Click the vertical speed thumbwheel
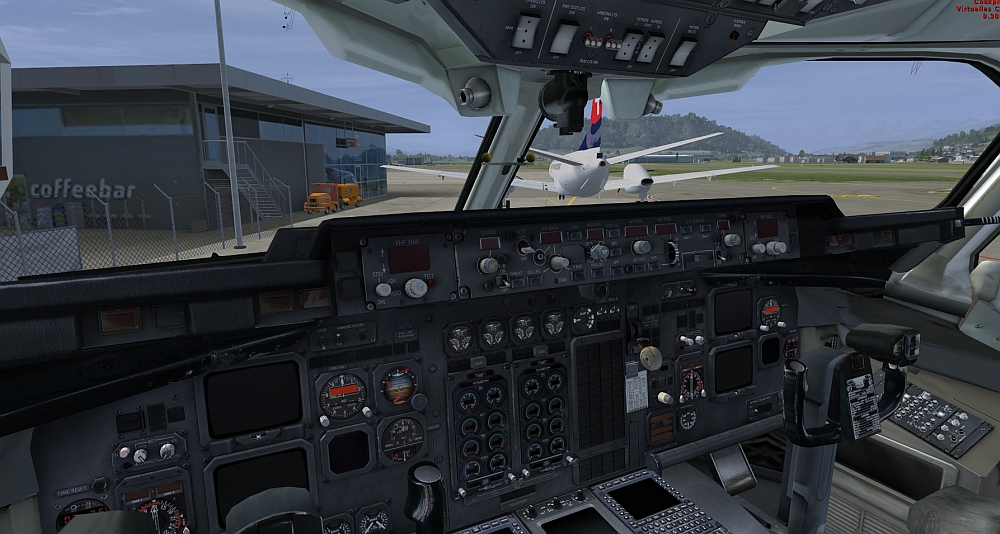 point(673,252)
